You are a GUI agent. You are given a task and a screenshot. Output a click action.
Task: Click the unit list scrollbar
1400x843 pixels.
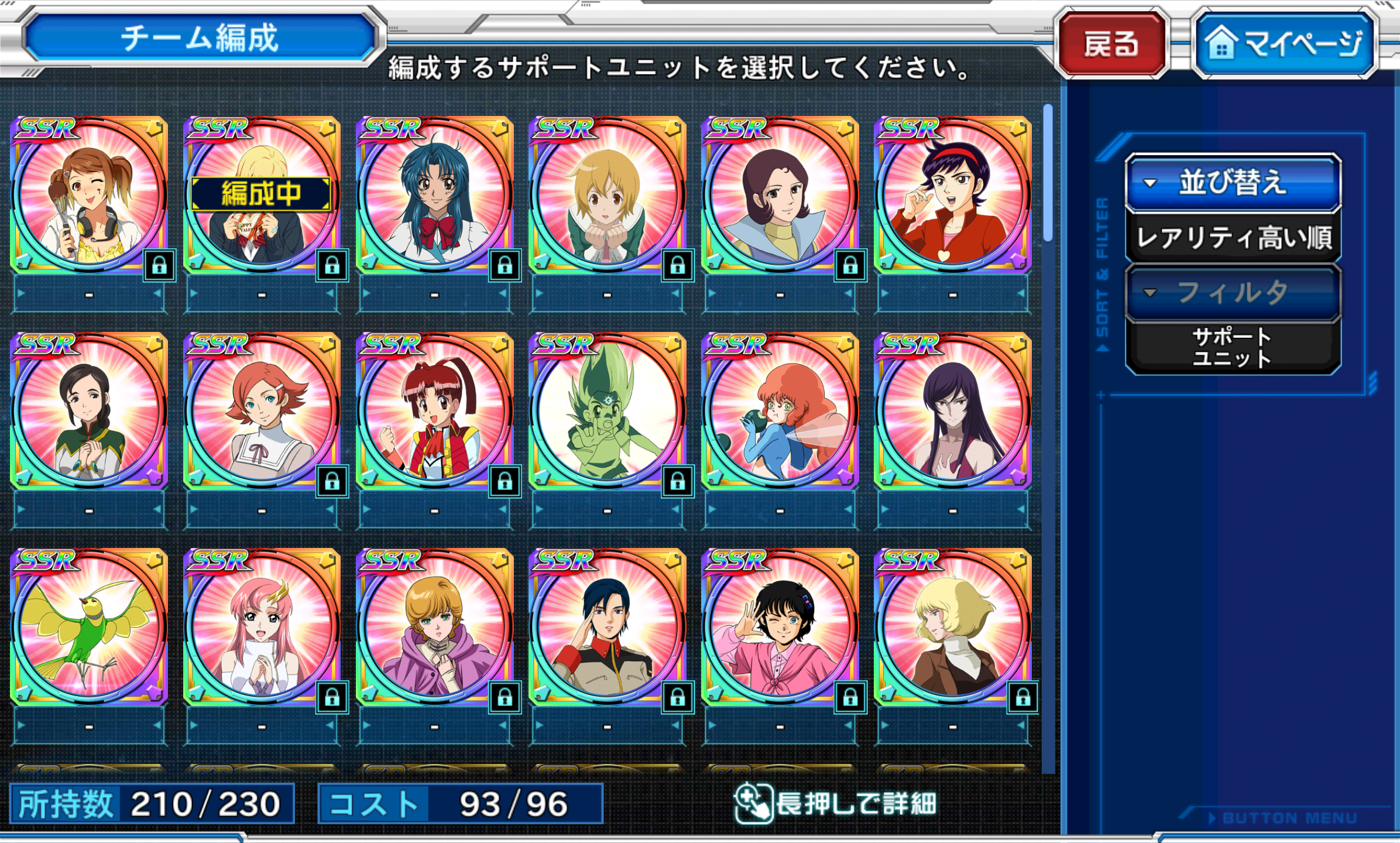(1048, 173)
